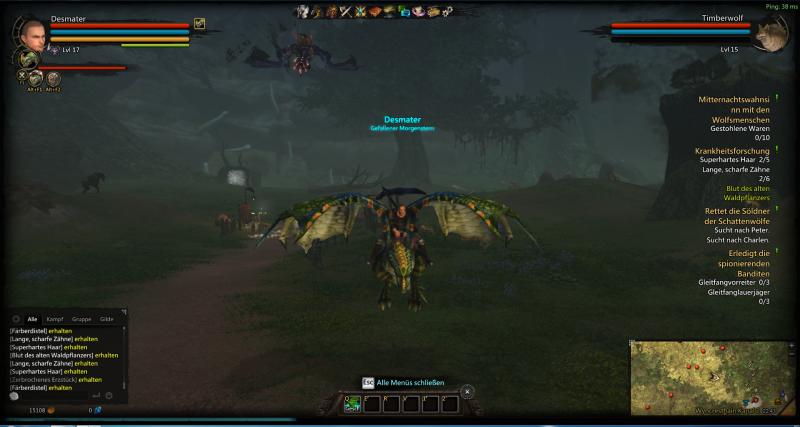
Task: Open the minimap
Action: click(710, 377)
